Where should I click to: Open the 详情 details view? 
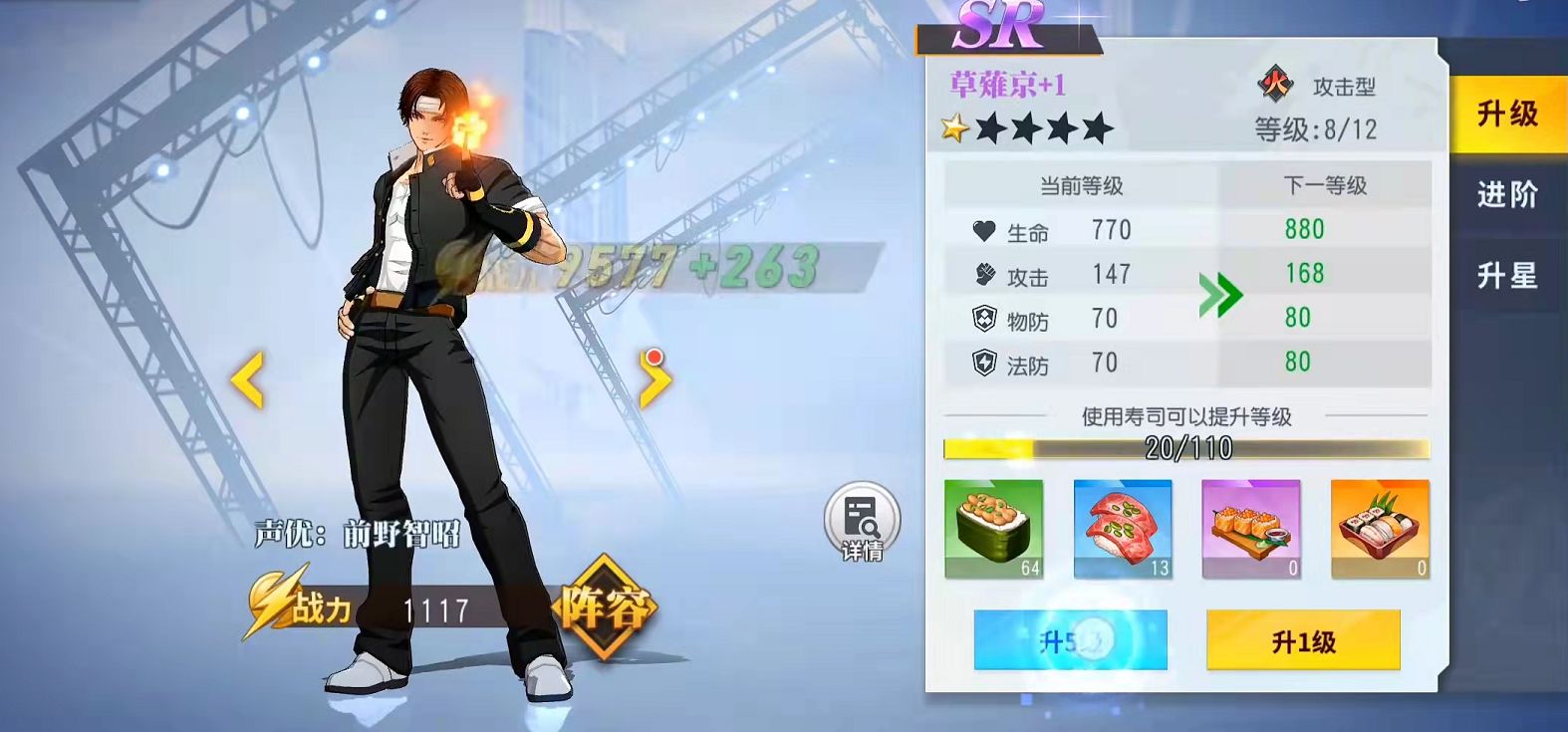tap(862, 522)
